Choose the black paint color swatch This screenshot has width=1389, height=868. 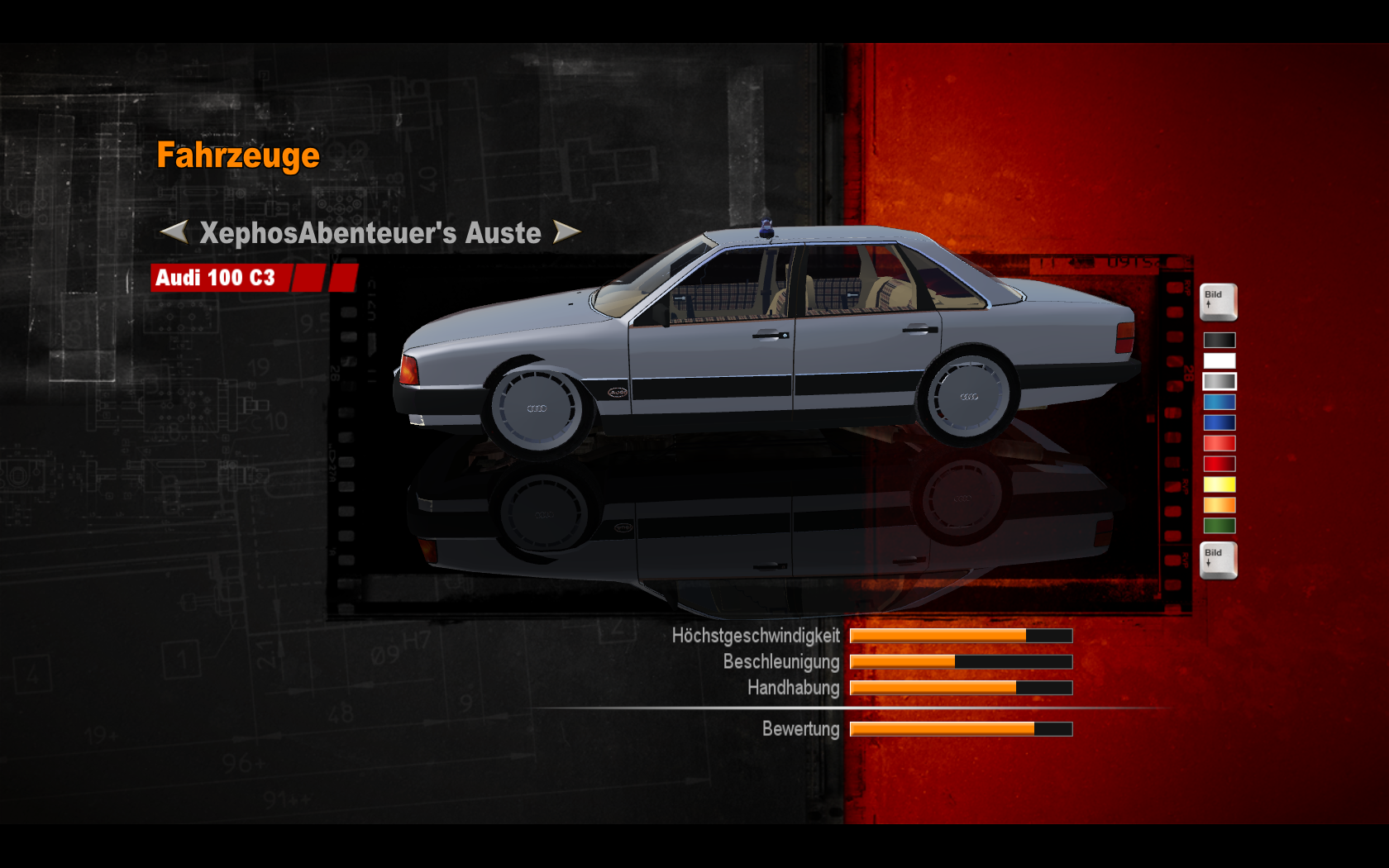1219,340
